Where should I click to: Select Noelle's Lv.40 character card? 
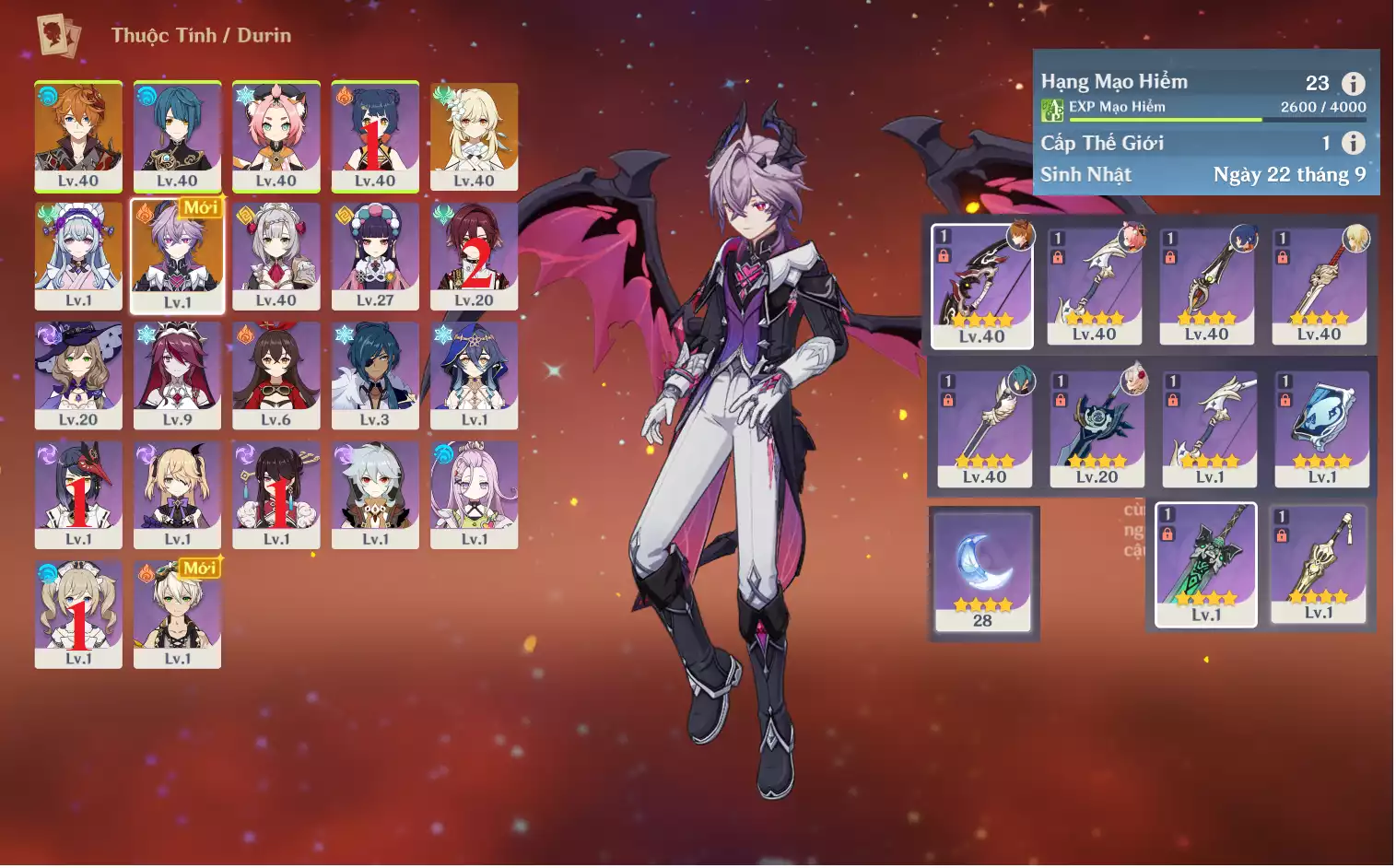276,255
